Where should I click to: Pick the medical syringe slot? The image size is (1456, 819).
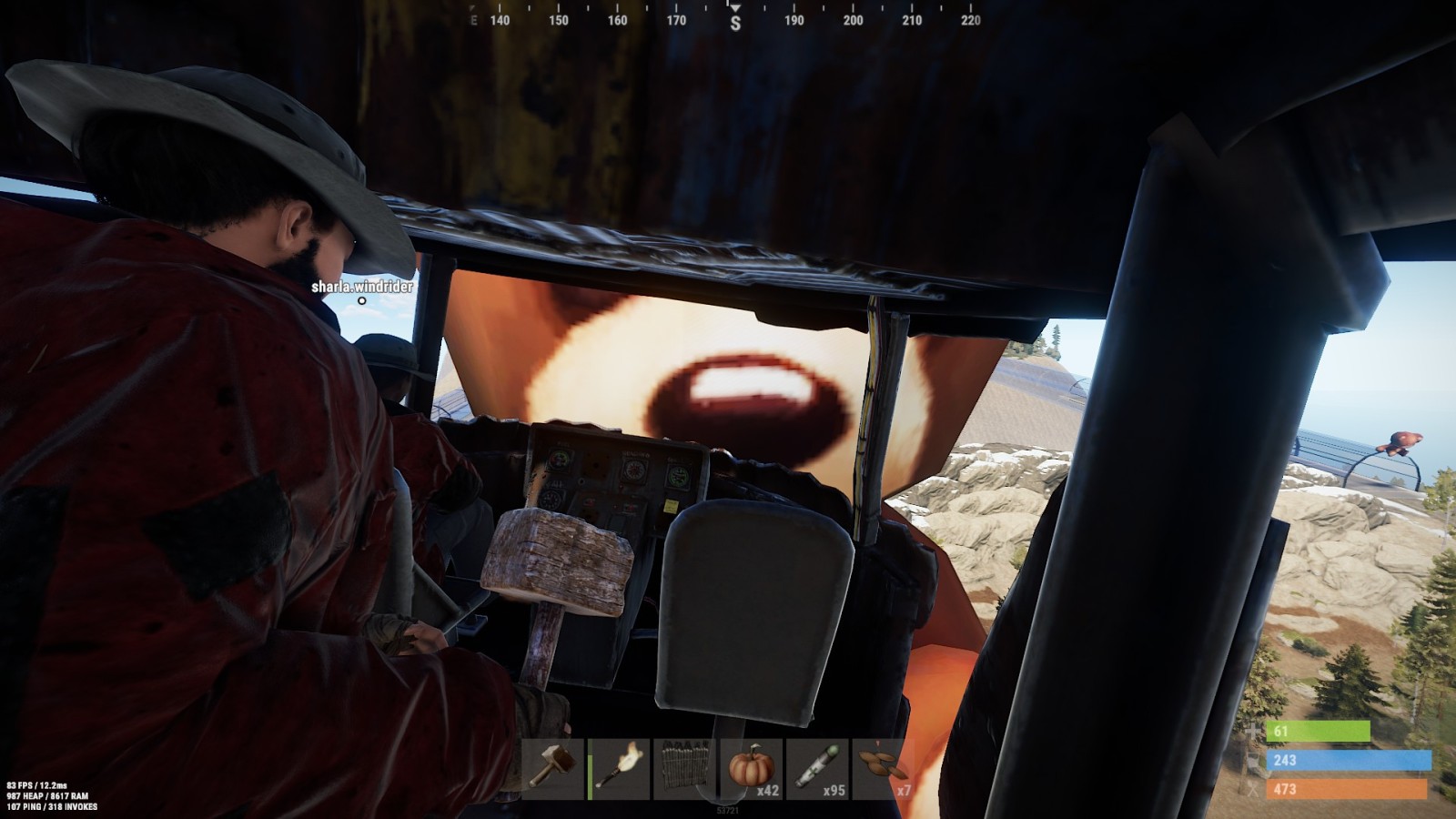point(817,769)
